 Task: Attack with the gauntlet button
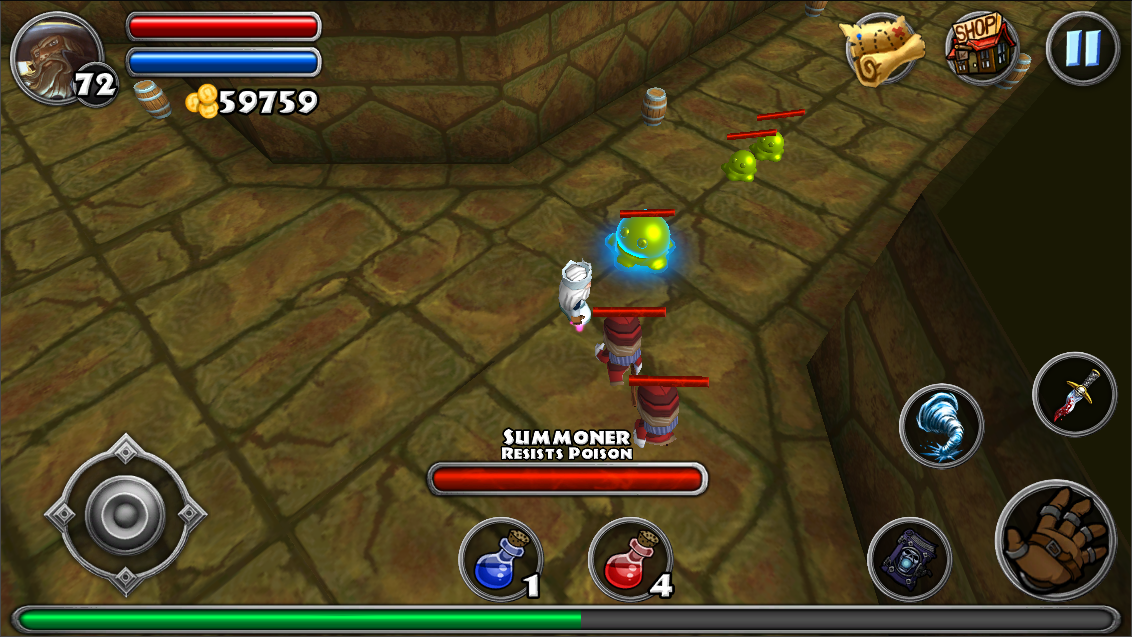point(1055,539)
